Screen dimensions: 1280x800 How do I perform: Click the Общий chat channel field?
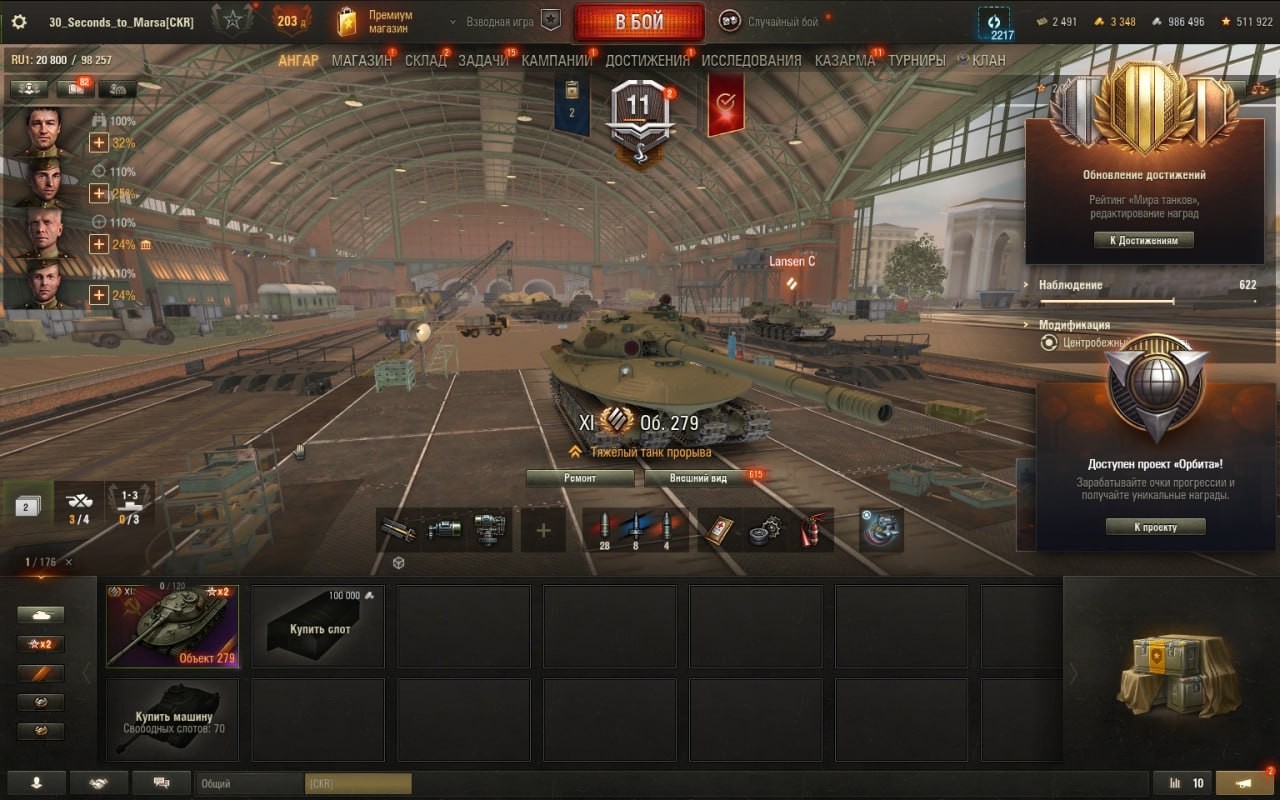(248, 784)
